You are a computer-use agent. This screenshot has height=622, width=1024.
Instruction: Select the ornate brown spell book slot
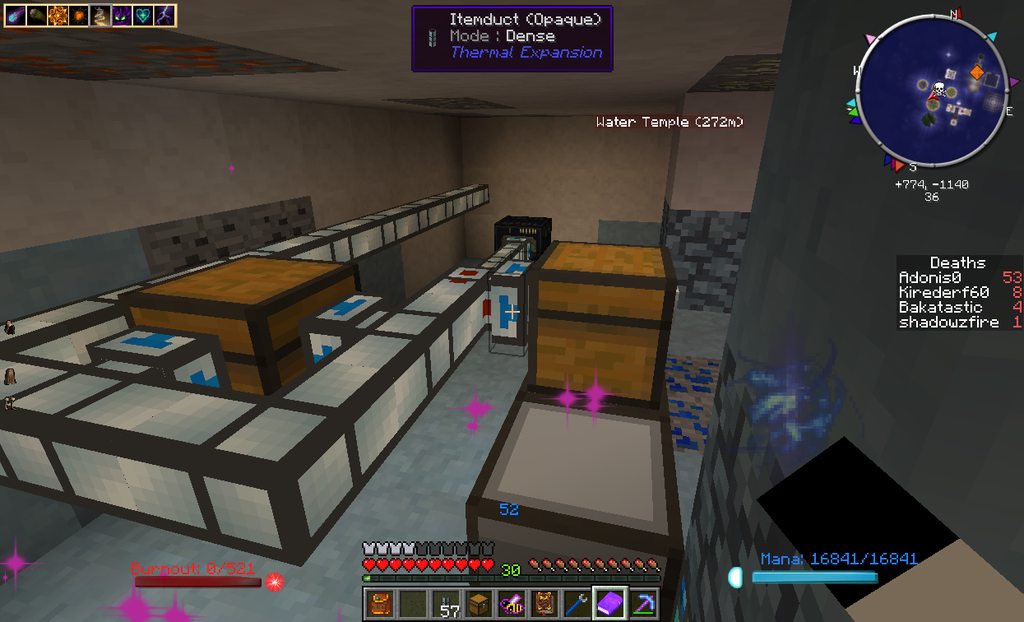(545, 604)
